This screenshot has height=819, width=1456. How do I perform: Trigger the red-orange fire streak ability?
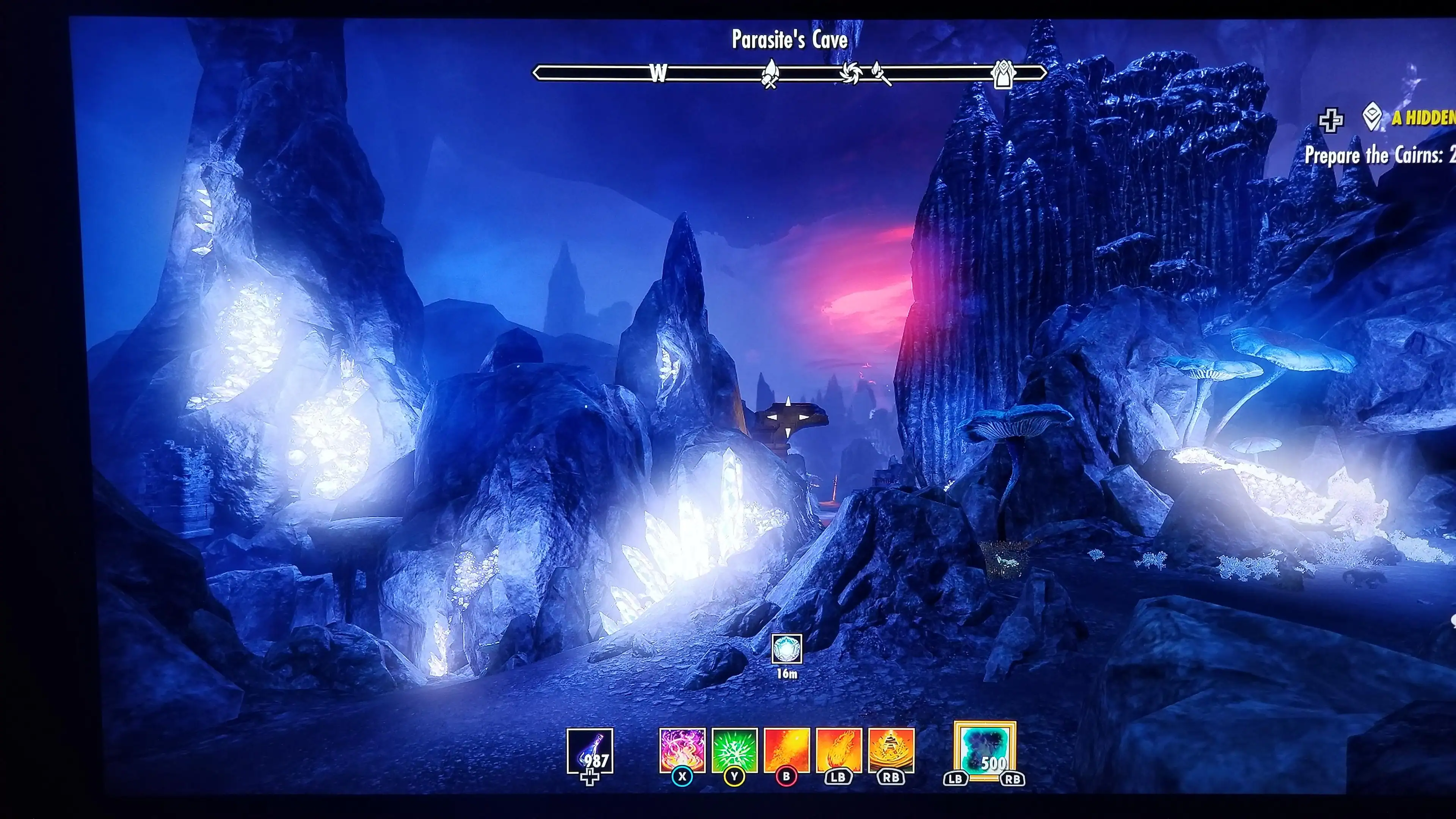786,750
